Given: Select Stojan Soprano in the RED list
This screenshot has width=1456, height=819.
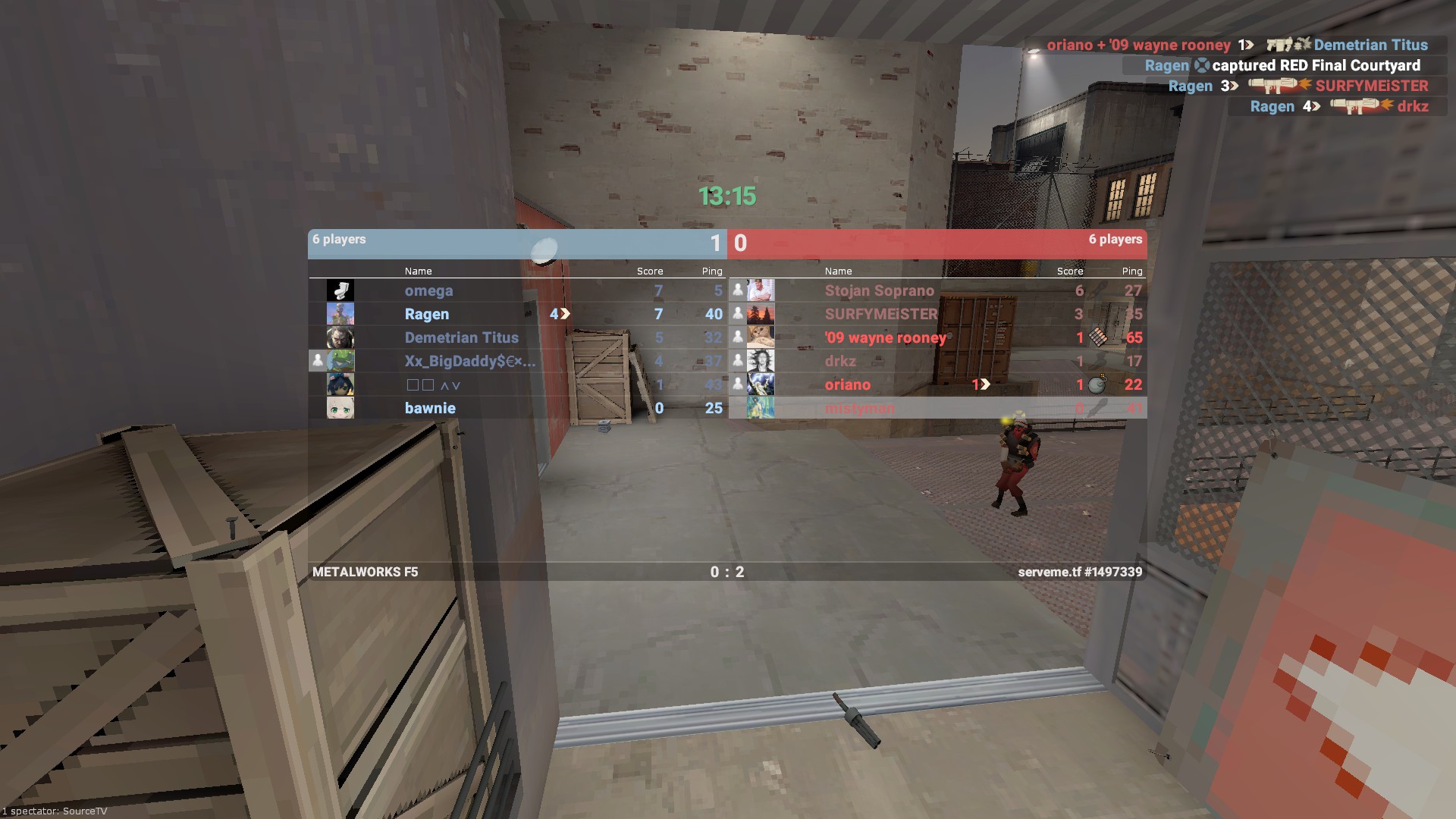Looking at the screenshot, I should pos(879,290).
